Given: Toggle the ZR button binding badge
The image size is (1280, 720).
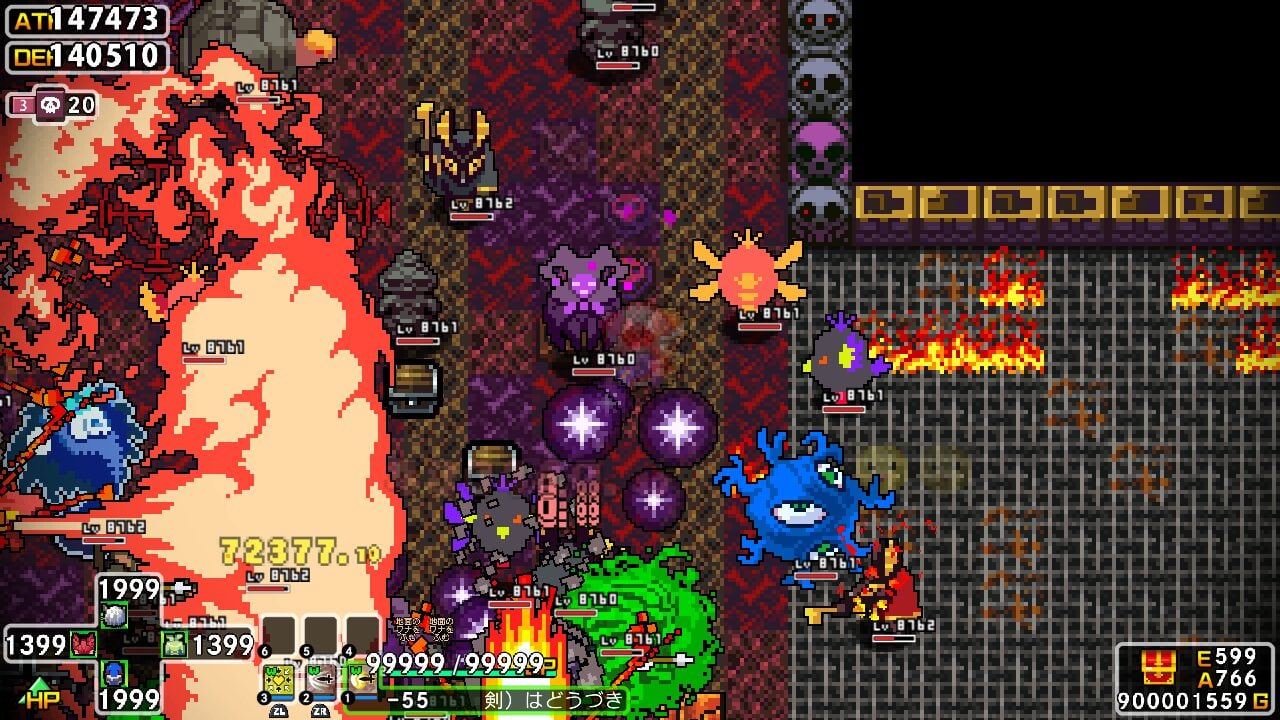Looking at the screenshot, I should click(x=320, y=710).
